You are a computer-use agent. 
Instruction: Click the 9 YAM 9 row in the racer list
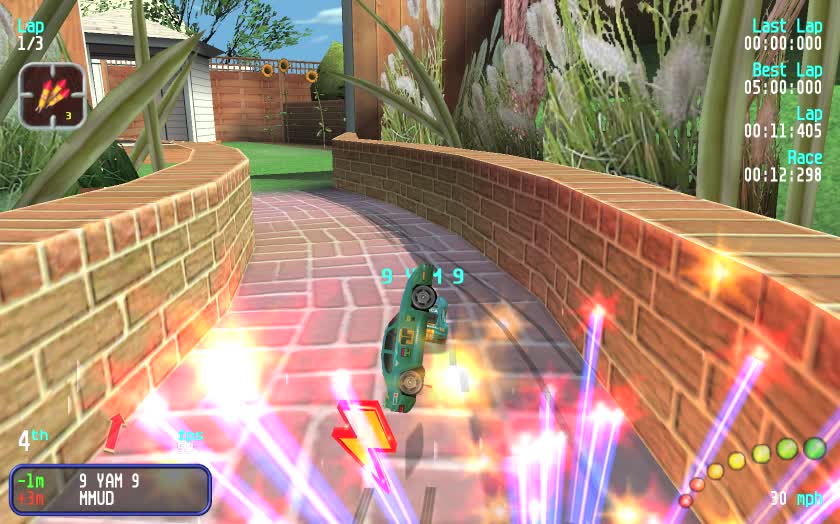click(x=108, y=480)
